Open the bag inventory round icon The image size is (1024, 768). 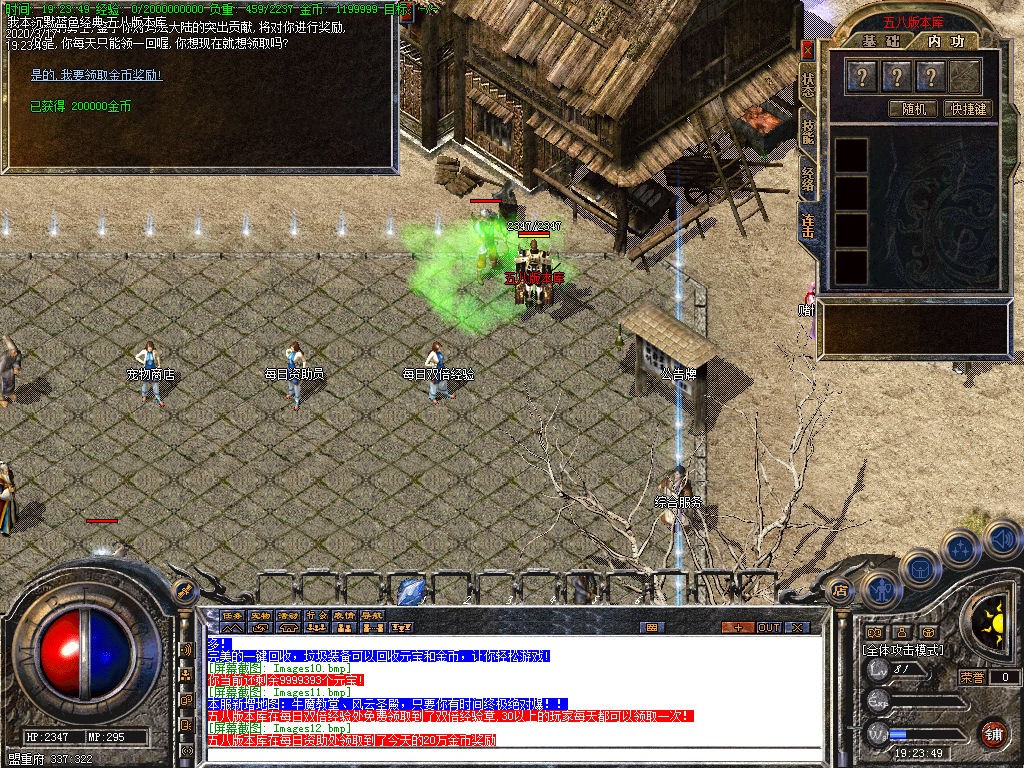pyautogui.click(x=919, y=568)
